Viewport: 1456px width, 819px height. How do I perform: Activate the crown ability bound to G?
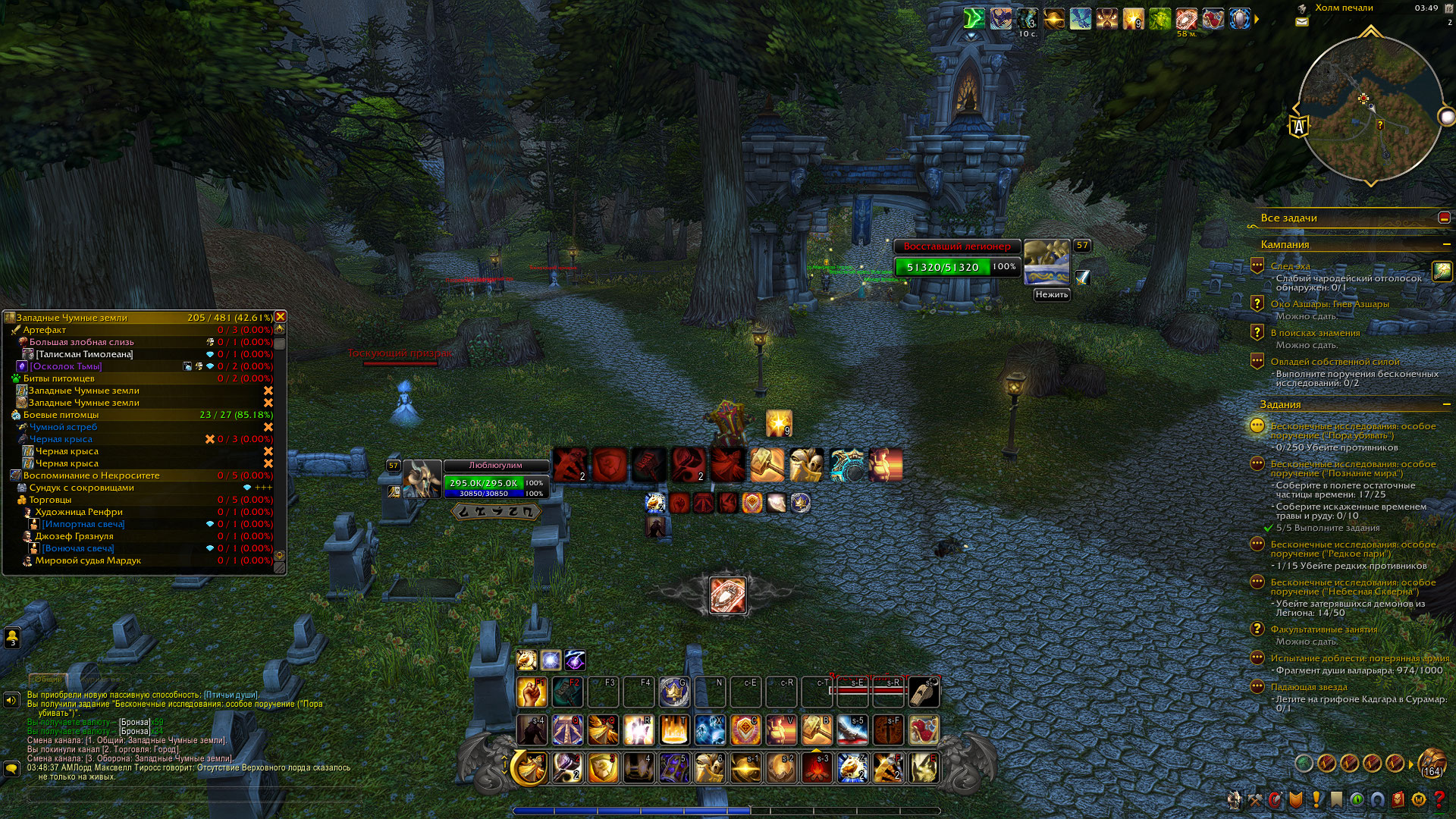(673, 692)
